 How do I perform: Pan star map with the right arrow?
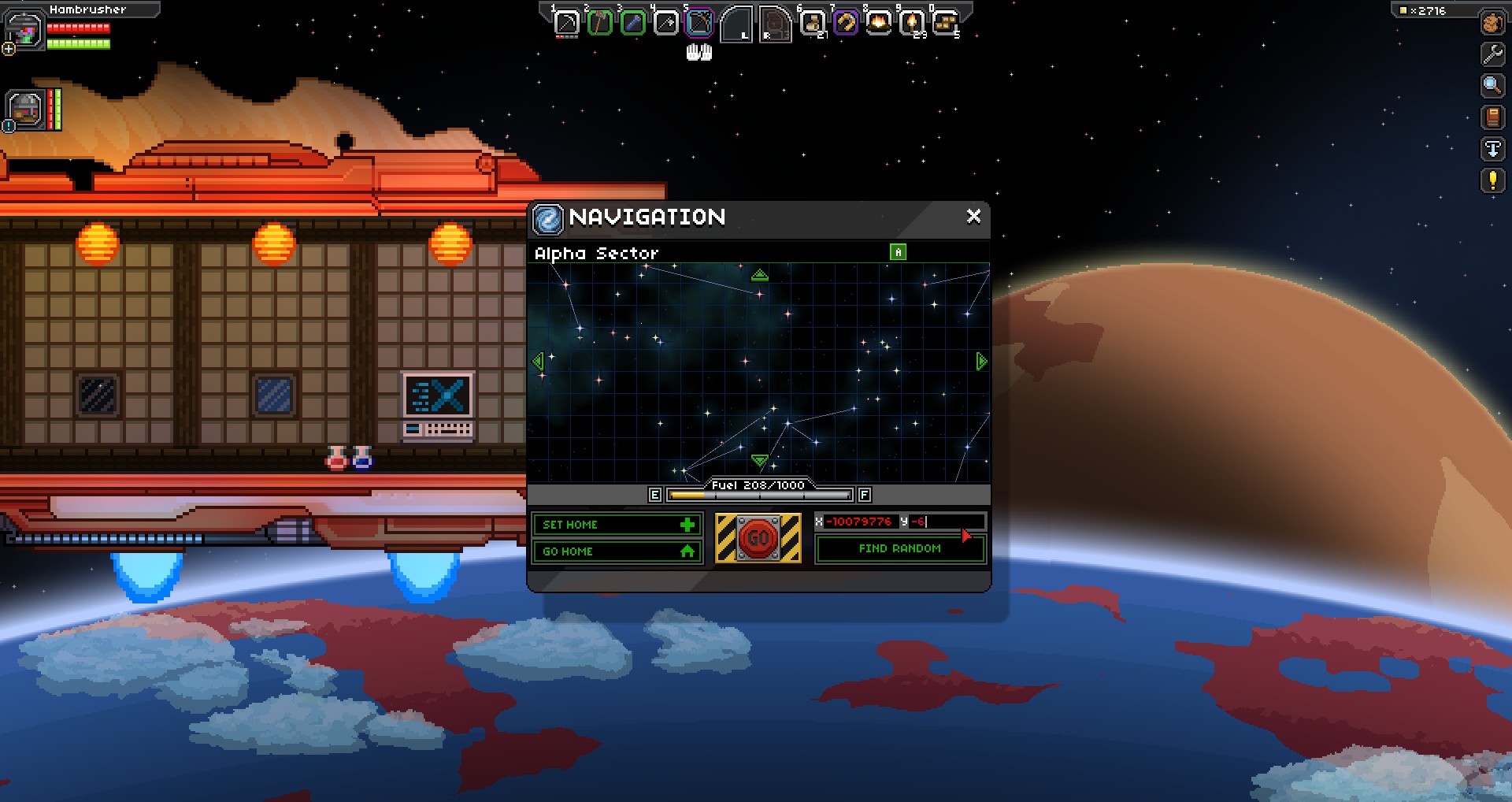[x=981, y=362]
